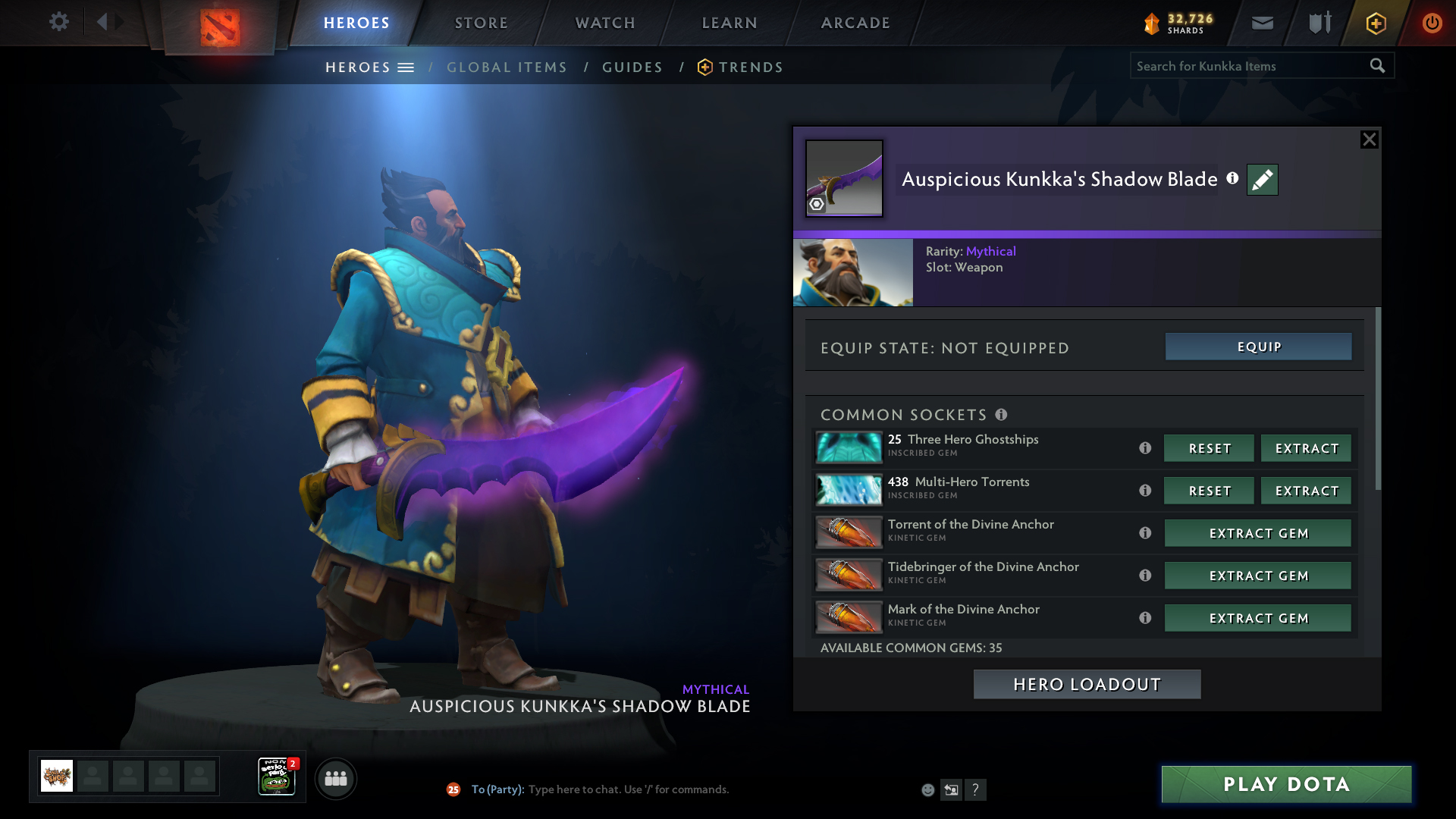Extract the Multi-Hero Torrents gem
The image size is (1456, 819).
pyautogui.click(x=1306, y=491)
